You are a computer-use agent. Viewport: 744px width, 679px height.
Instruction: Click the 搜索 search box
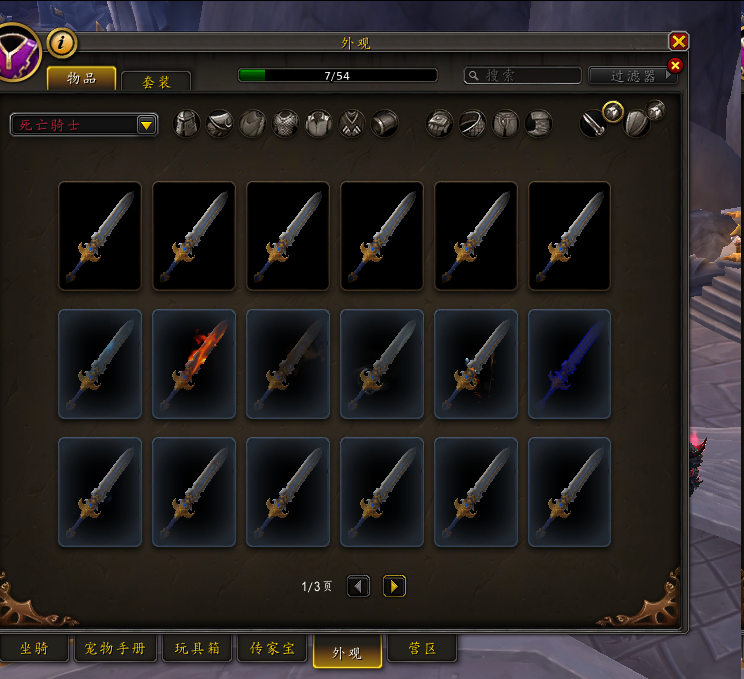524,76
